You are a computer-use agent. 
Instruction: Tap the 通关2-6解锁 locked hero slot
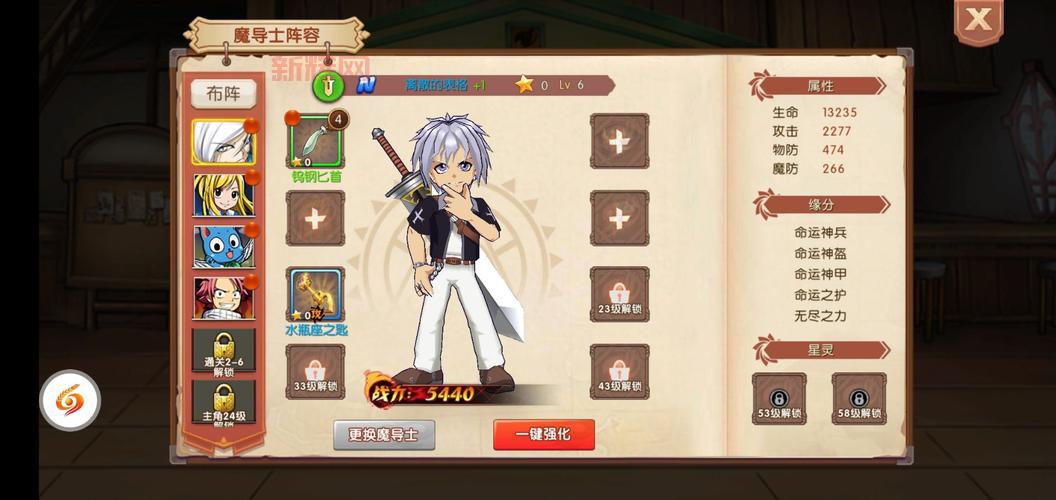click(x=223, y=350)
